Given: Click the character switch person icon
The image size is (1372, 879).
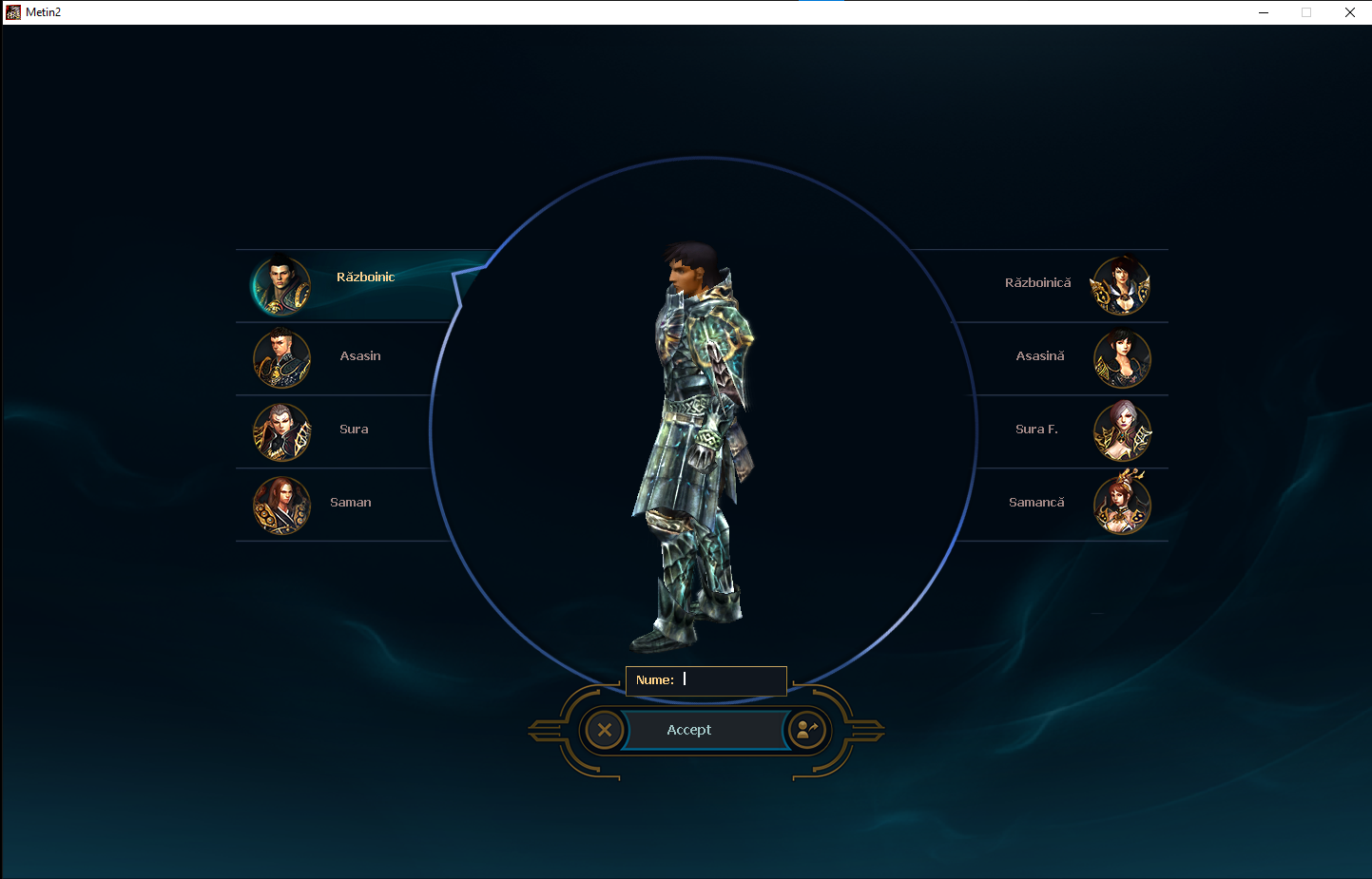Looking at the screenshot, I should (x=807, y=730).
